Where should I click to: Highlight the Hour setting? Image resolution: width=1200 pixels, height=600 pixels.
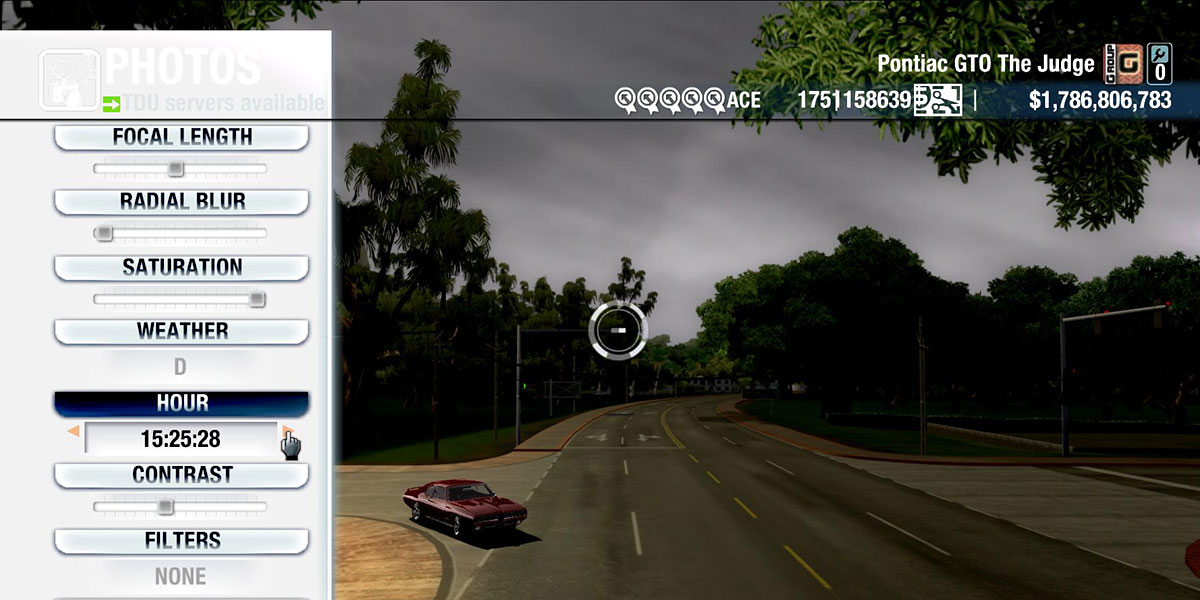(181, 403)
